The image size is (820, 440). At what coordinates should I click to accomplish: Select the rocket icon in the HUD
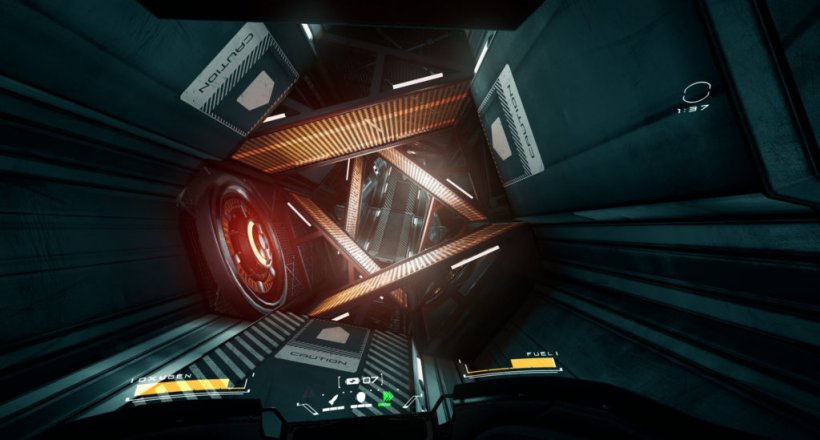[x=333, y=399]
